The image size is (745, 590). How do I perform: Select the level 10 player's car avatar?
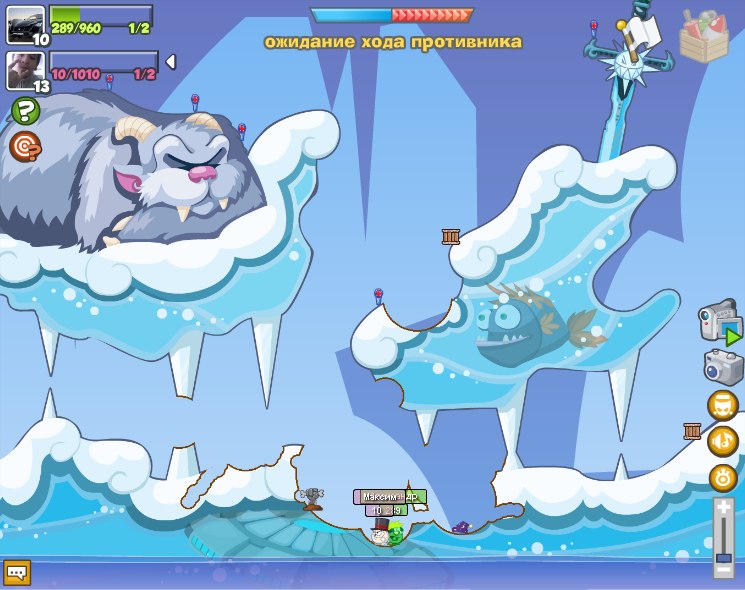[25, 23]
